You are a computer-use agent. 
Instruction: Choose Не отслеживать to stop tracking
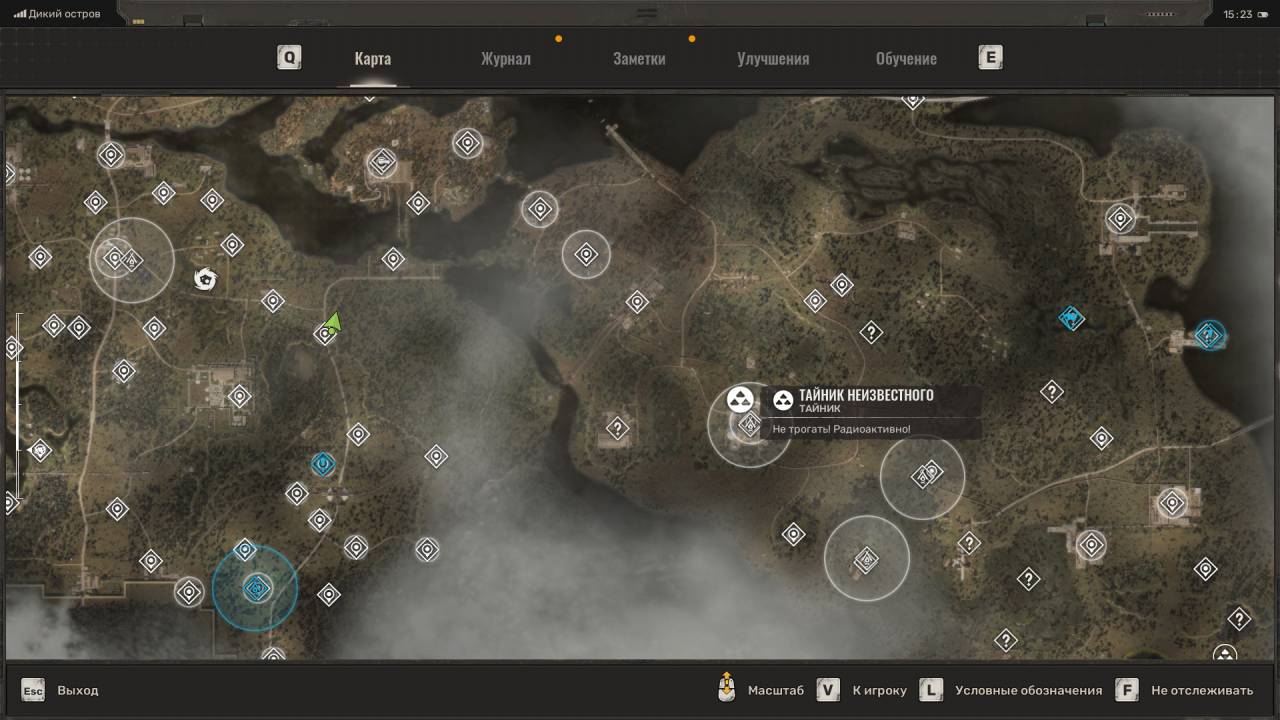point(1201,690)
